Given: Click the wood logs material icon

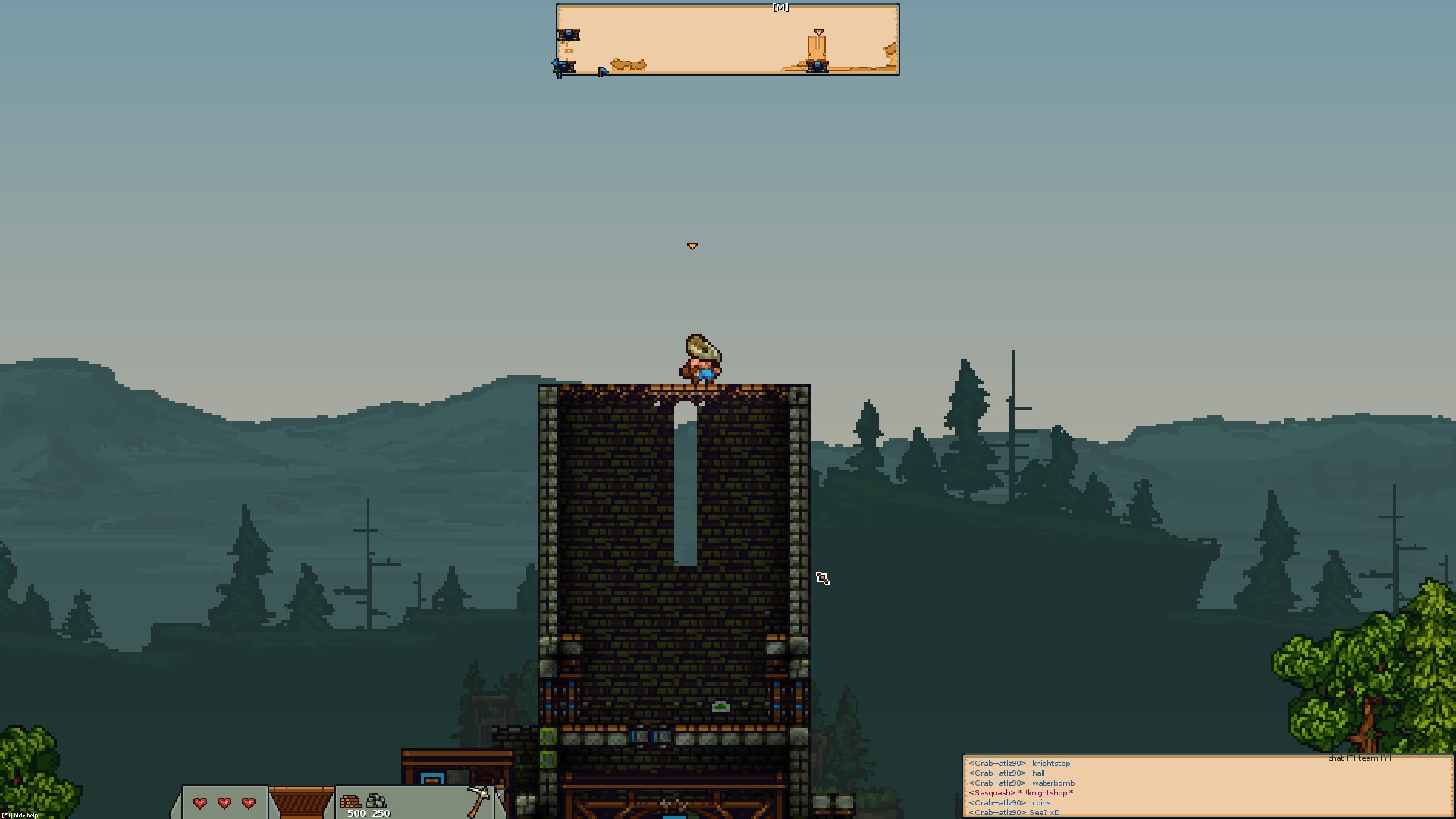Looking at the screenshot, I should pos(350,801).
